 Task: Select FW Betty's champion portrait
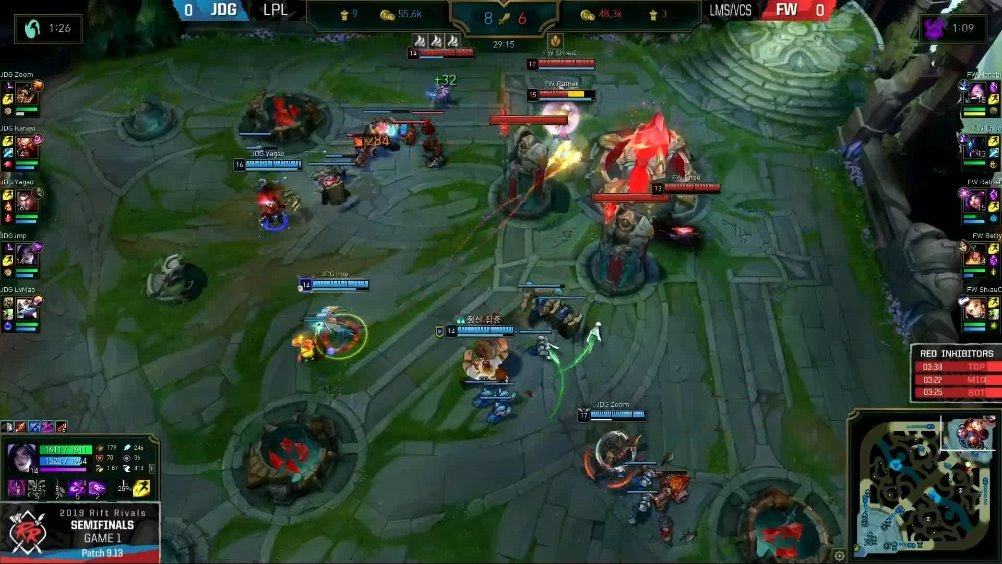point(975,255)
